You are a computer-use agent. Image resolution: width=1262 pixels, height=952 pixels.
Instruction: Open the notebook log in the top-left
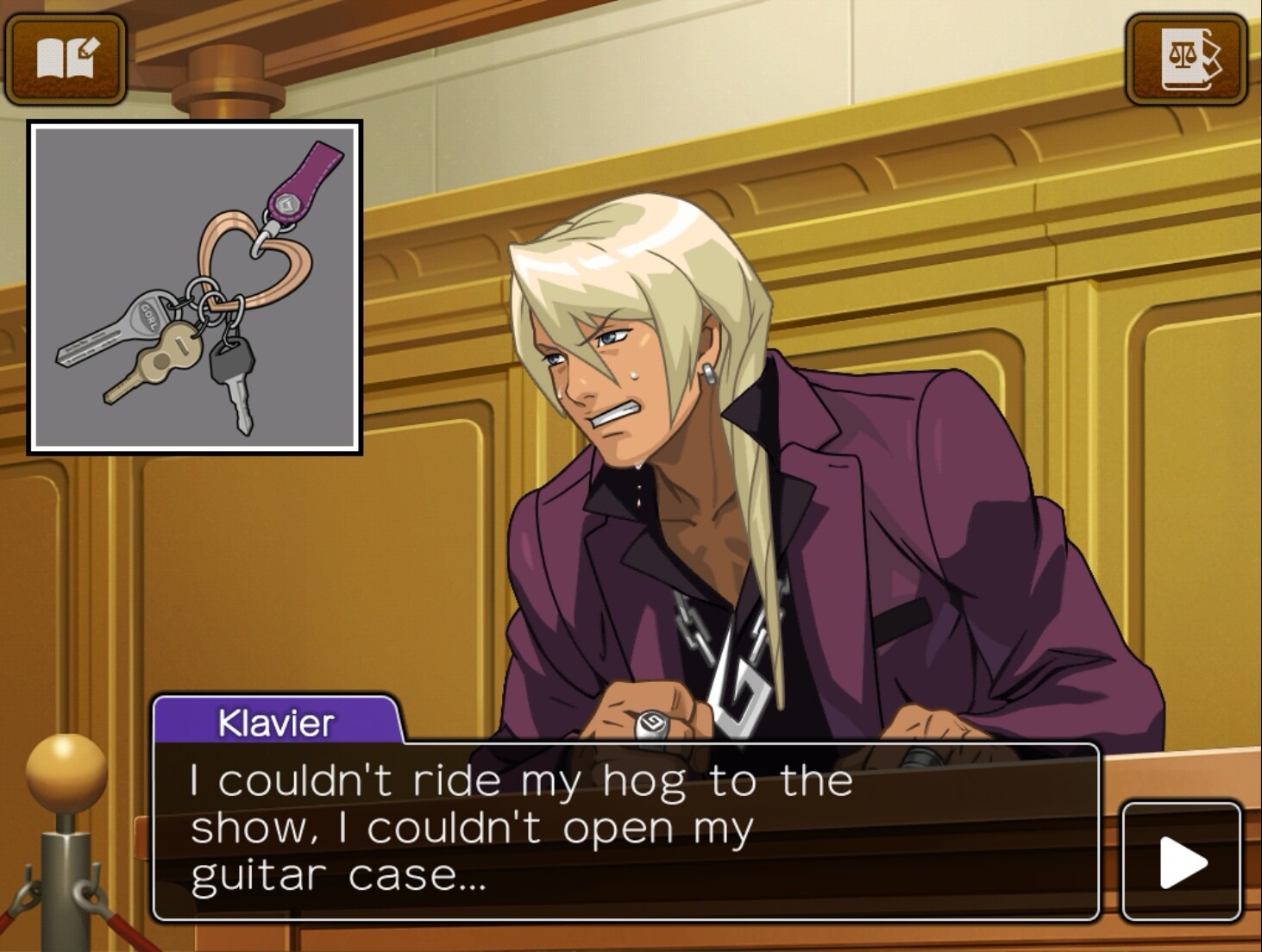(x=66, y=59)
